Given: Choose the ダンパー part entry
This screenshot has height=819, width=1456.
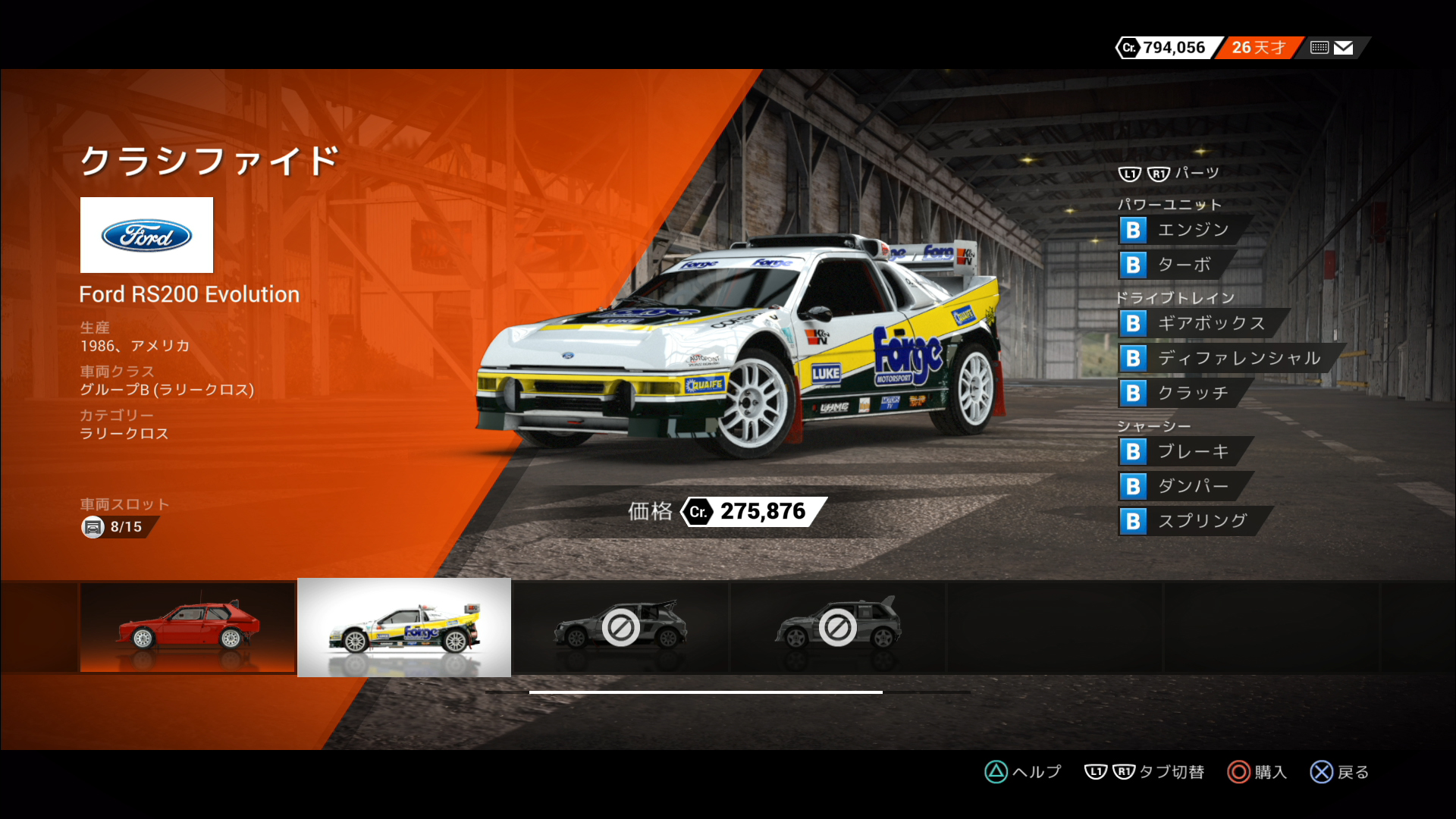Looking at the screenshot, I should coord(1183,486).
